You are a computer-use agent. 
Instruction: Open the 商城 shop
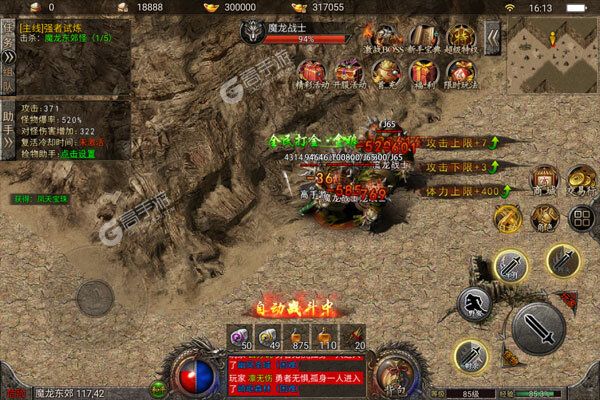click(544, 180)
